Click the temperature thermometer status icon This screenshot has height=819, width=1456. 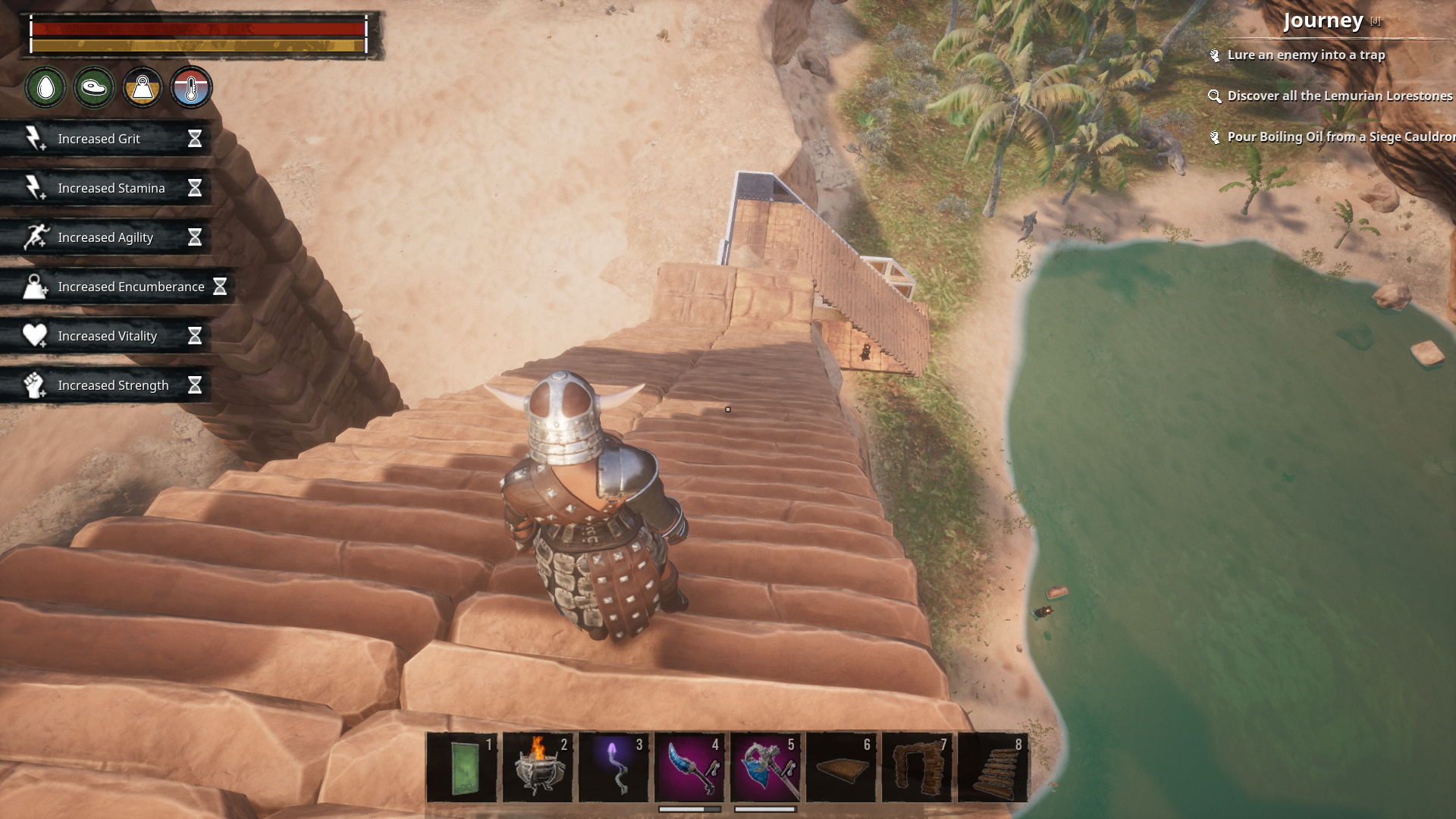click(x=191, y=88)
